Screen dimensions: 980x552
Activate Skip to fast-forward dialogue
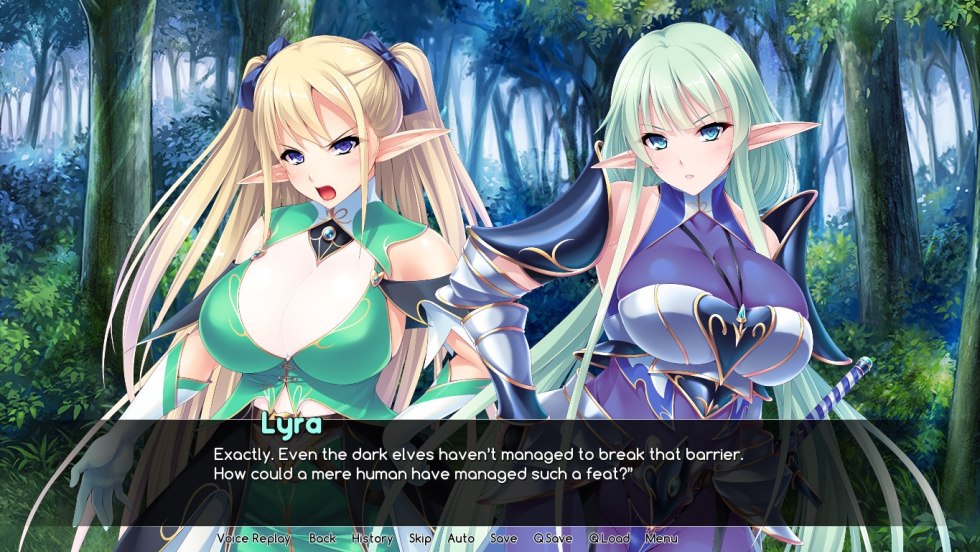coord(420,538)
